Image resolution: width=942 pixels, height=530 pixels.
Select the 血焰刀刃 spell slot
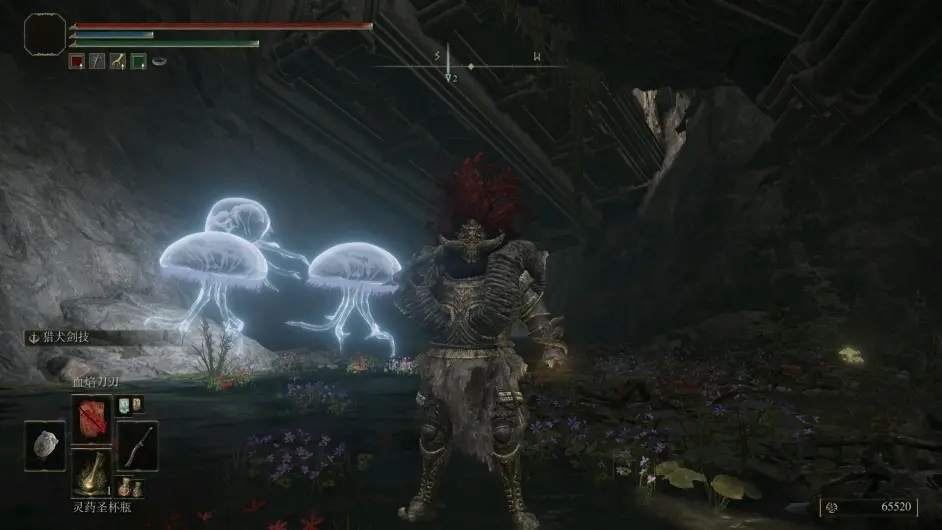(x=91, y=417)
